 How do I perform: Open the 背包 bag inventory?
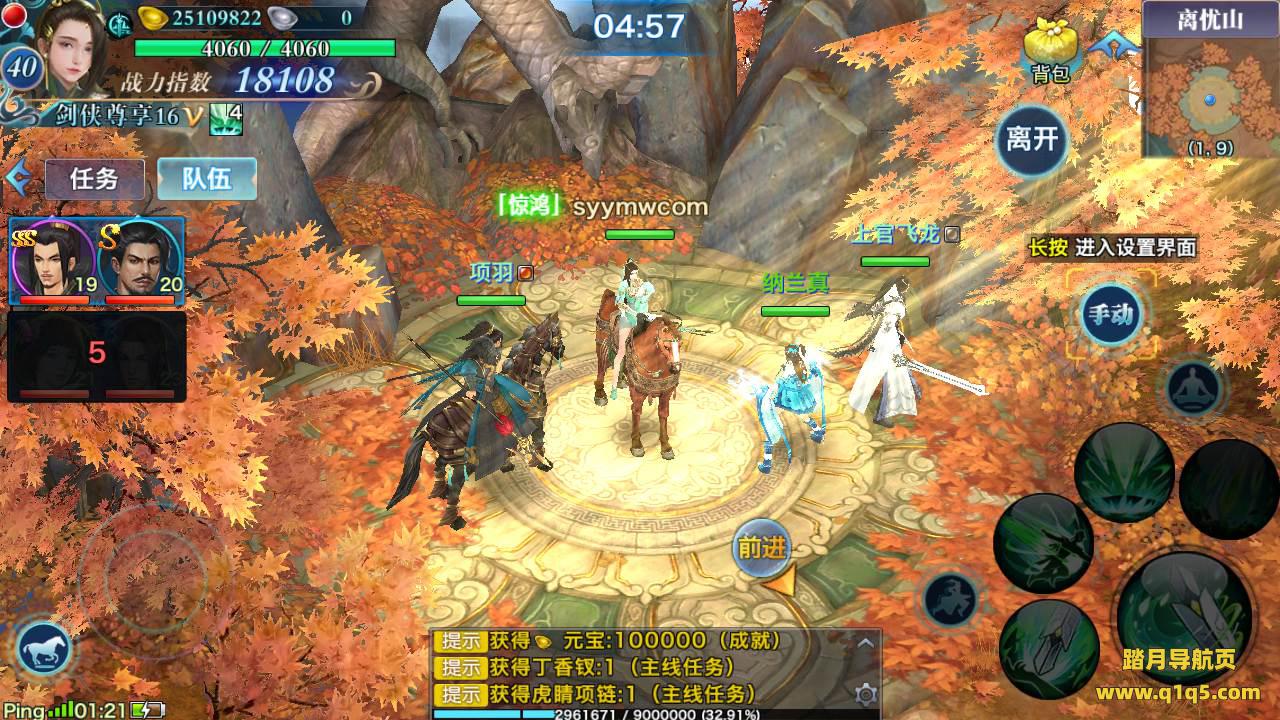[x=1049, y=50]
